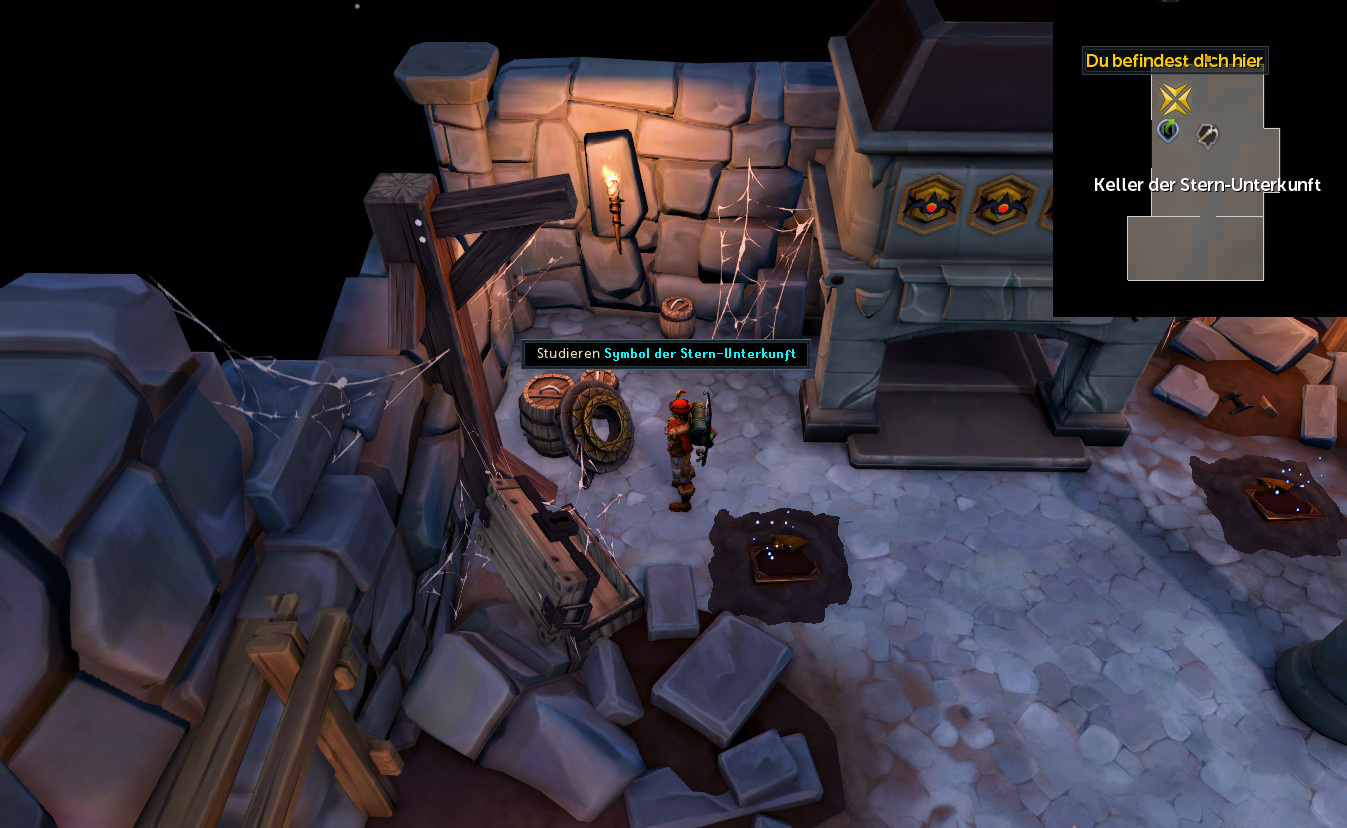Click the yellow star position marker on map
Image resolution: width=1347 pixels, height=828 pixels.
1175,99
